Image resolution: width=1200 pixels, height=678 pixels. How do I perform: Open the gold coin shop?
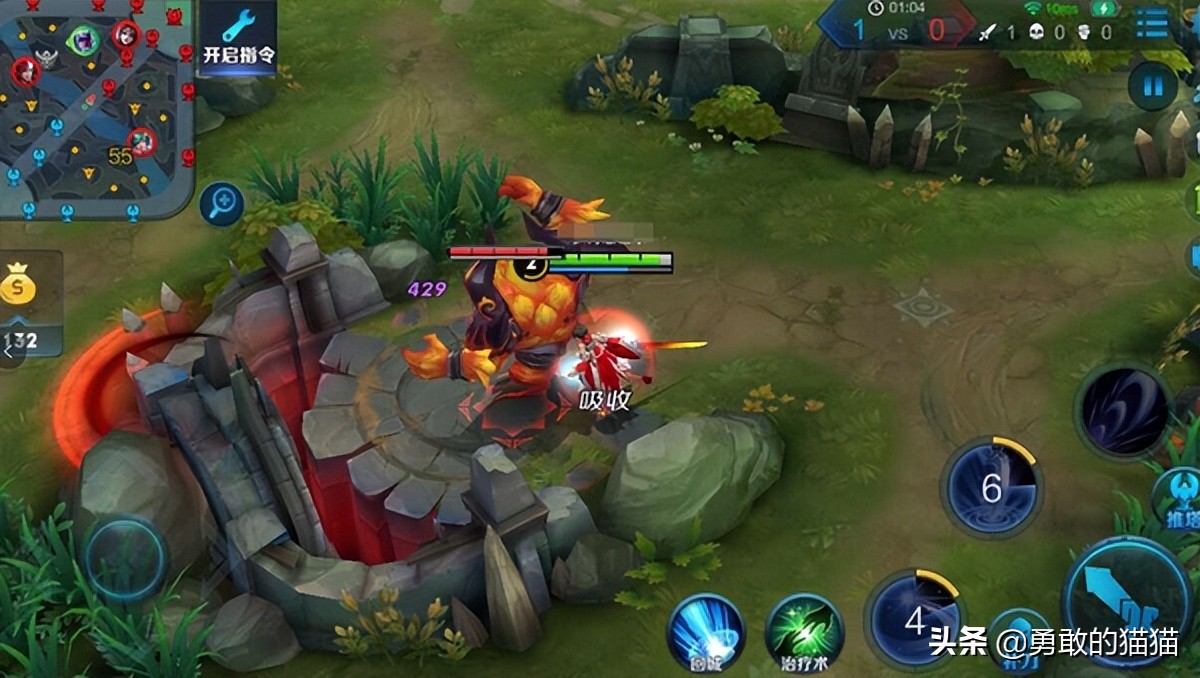point(18,285)
